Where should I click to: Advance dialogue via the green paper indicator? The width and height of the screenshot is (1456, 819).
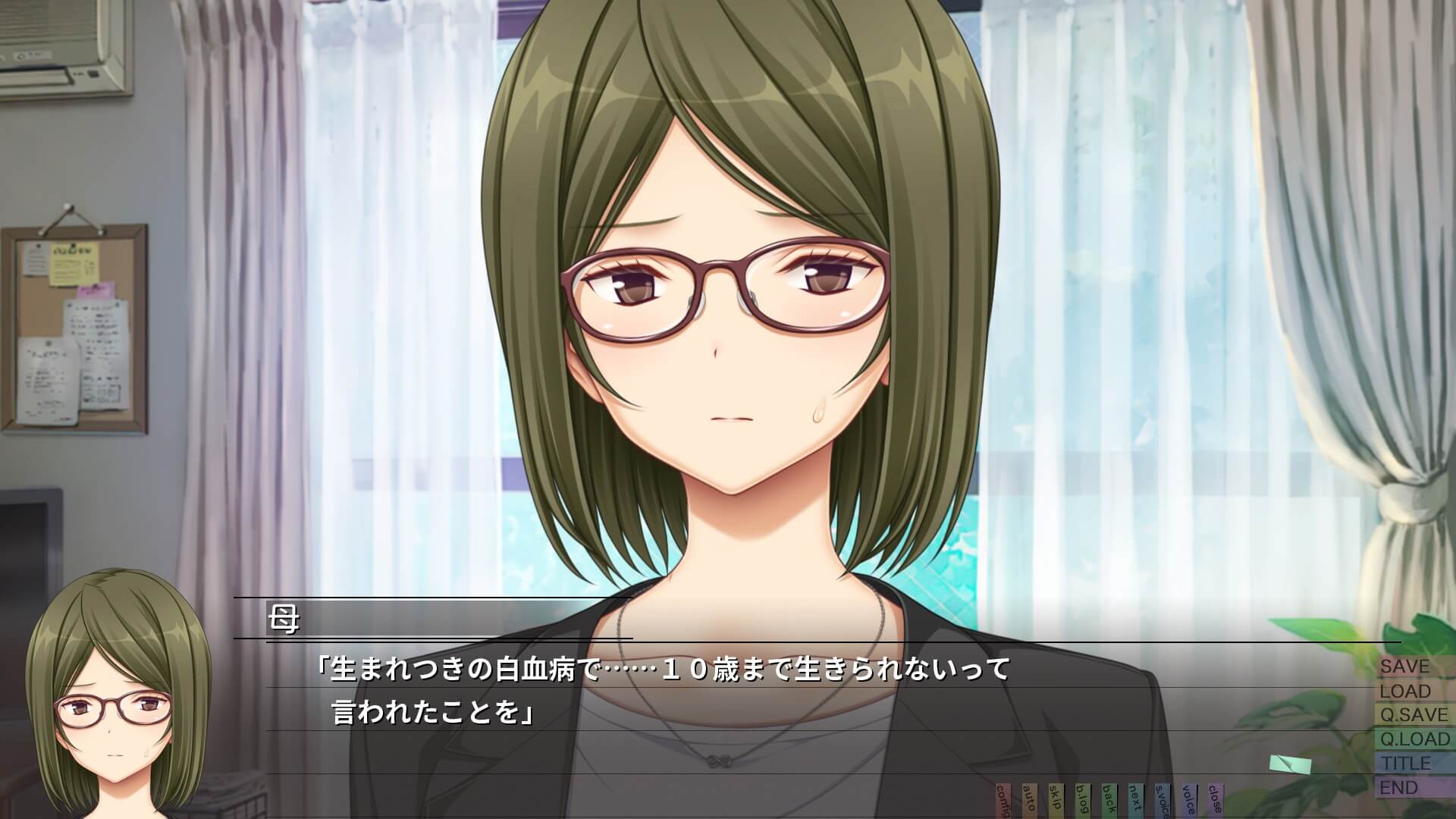(x=1290, y=764)
